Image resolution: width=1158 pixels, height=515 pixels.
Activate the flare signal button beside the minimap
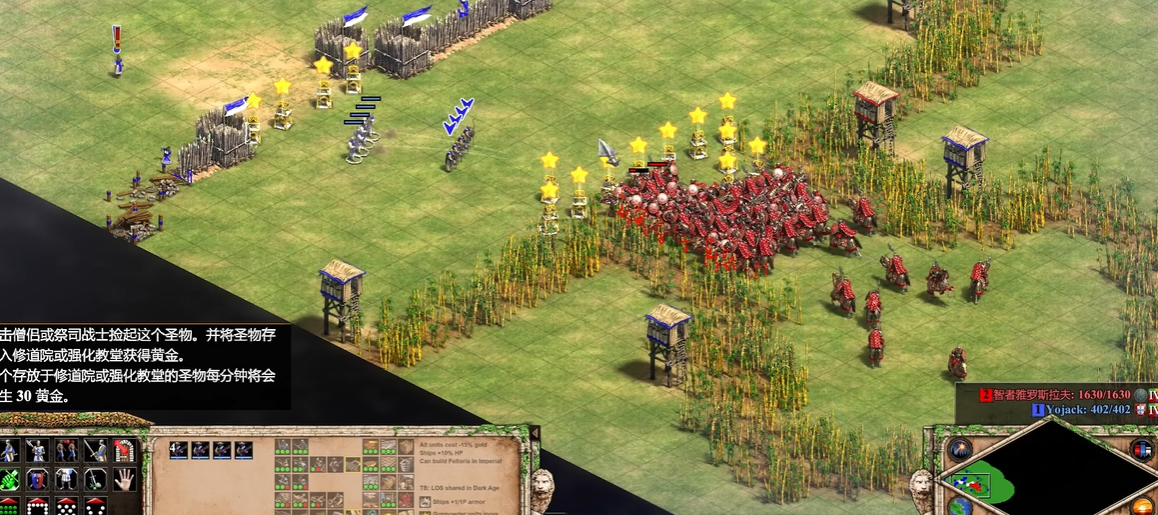point(960,449)
